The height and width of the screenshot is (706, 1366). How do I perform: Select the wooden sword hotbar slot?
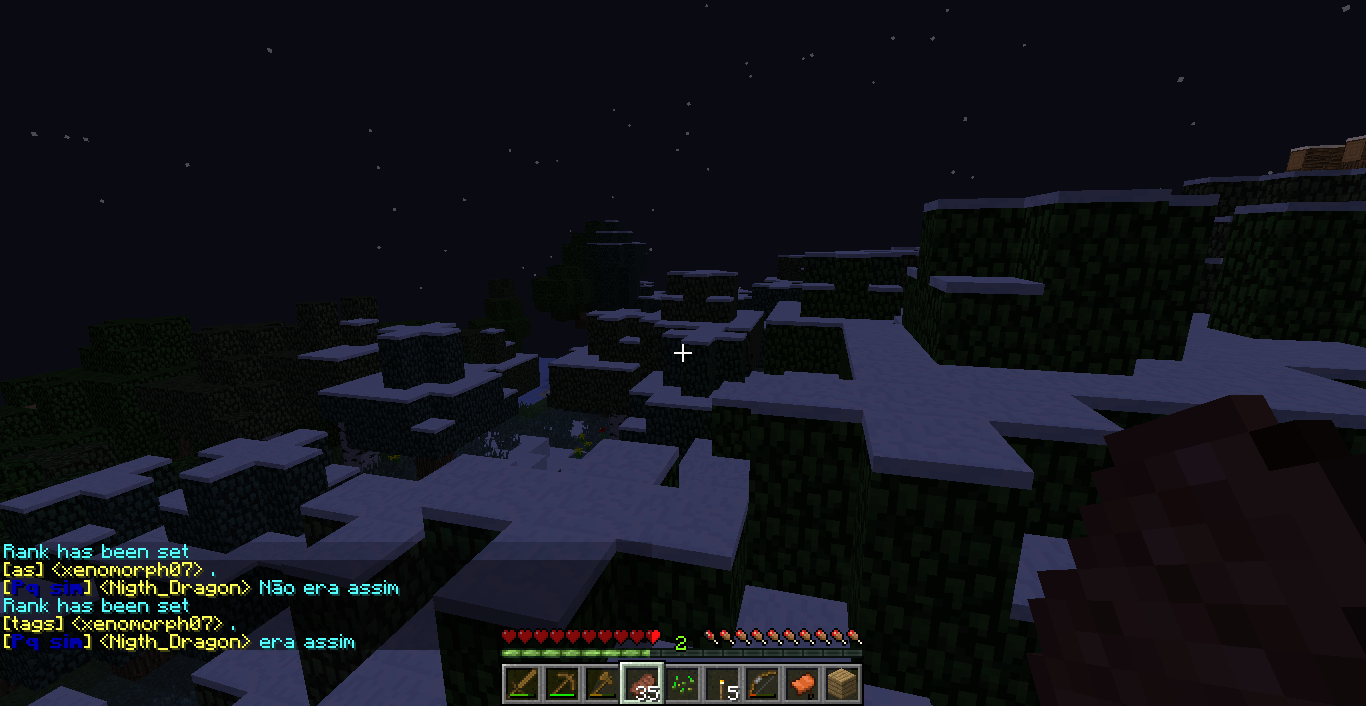tap(521, 684)
